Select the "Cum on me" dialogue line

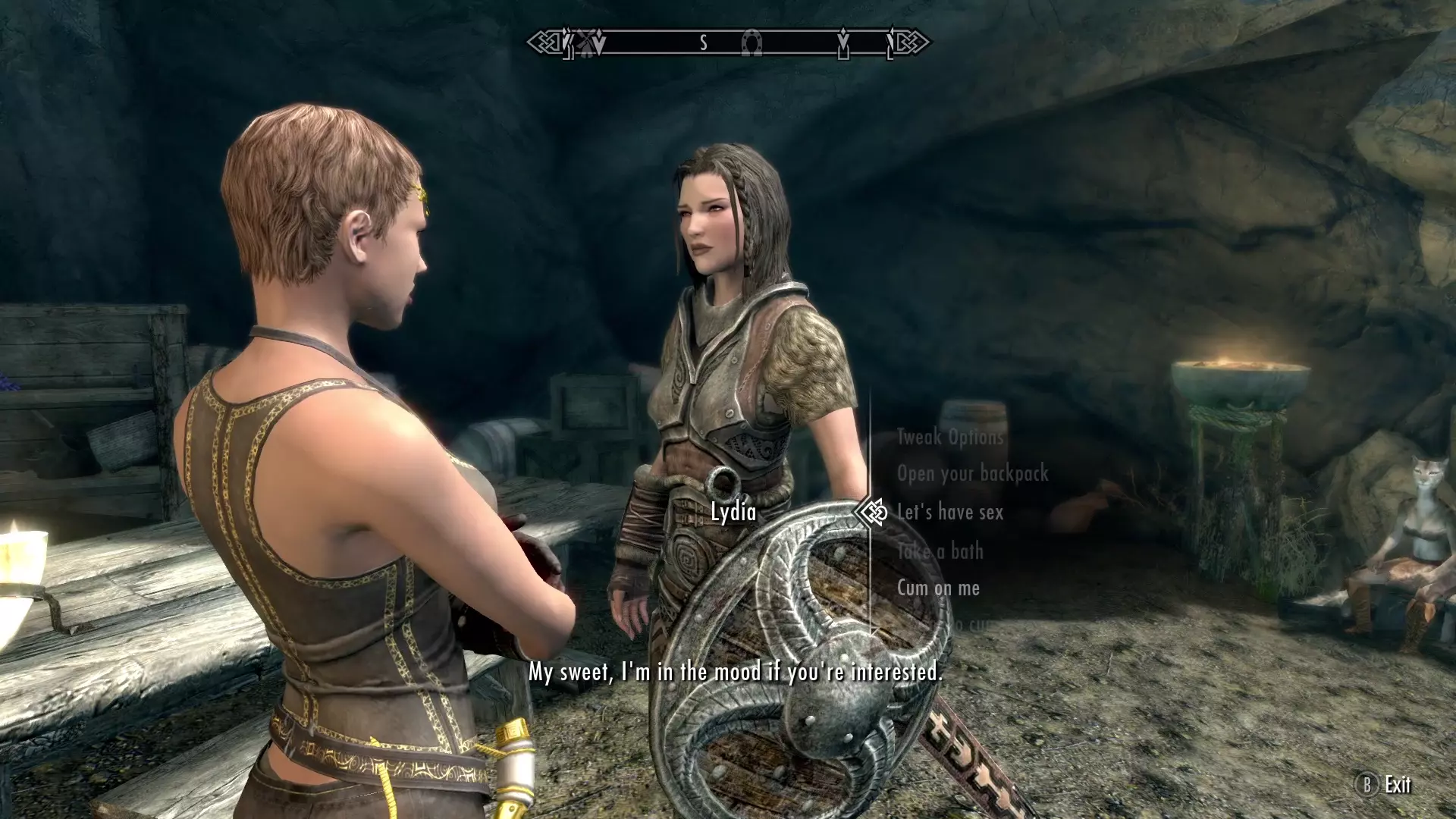[x=938, y=588]
